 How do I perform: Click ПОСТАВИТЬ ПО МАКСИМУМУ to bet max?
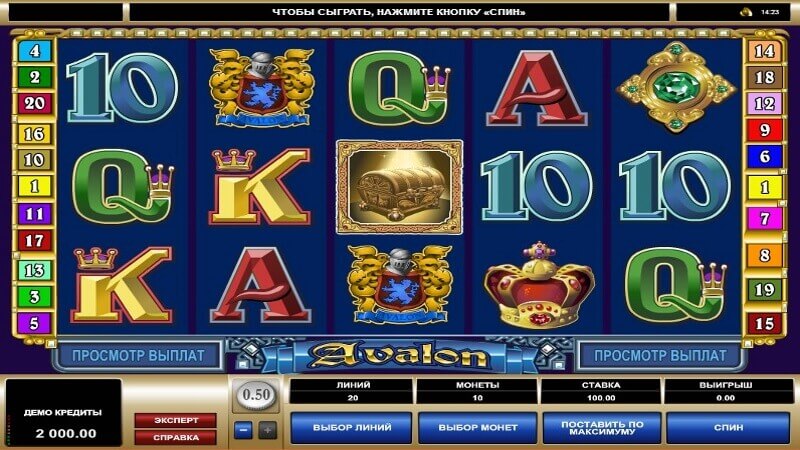pyautogui.click(x=602, y=427)
